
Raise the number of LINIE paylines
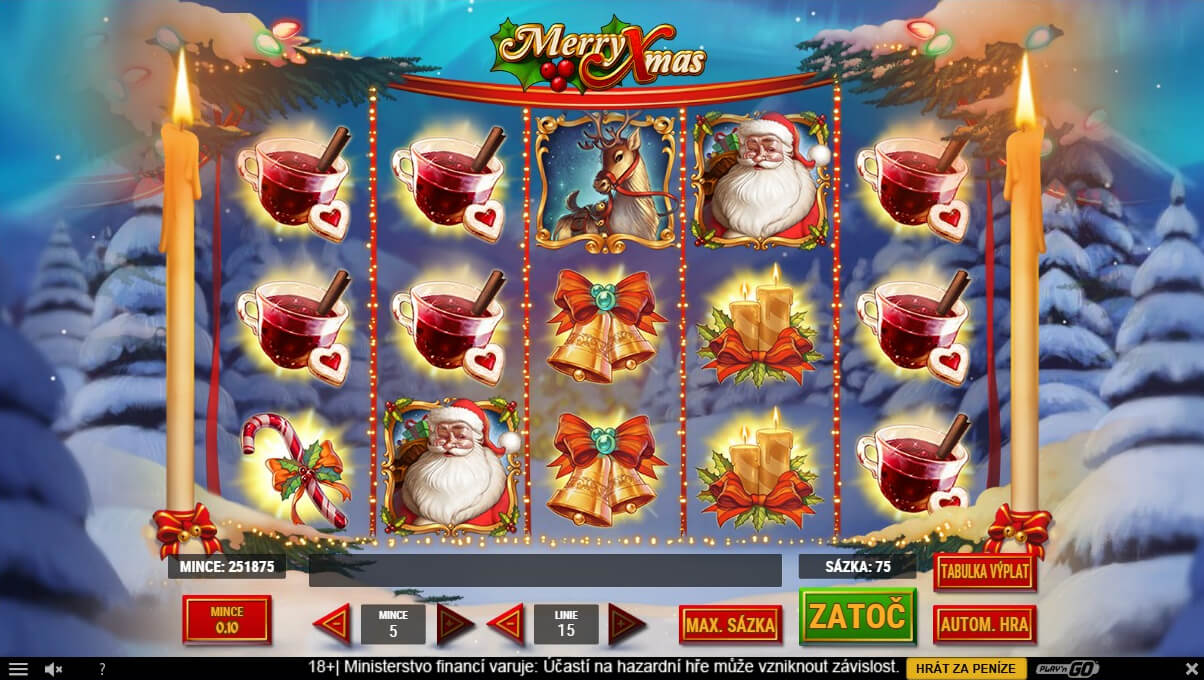point(627,624)
